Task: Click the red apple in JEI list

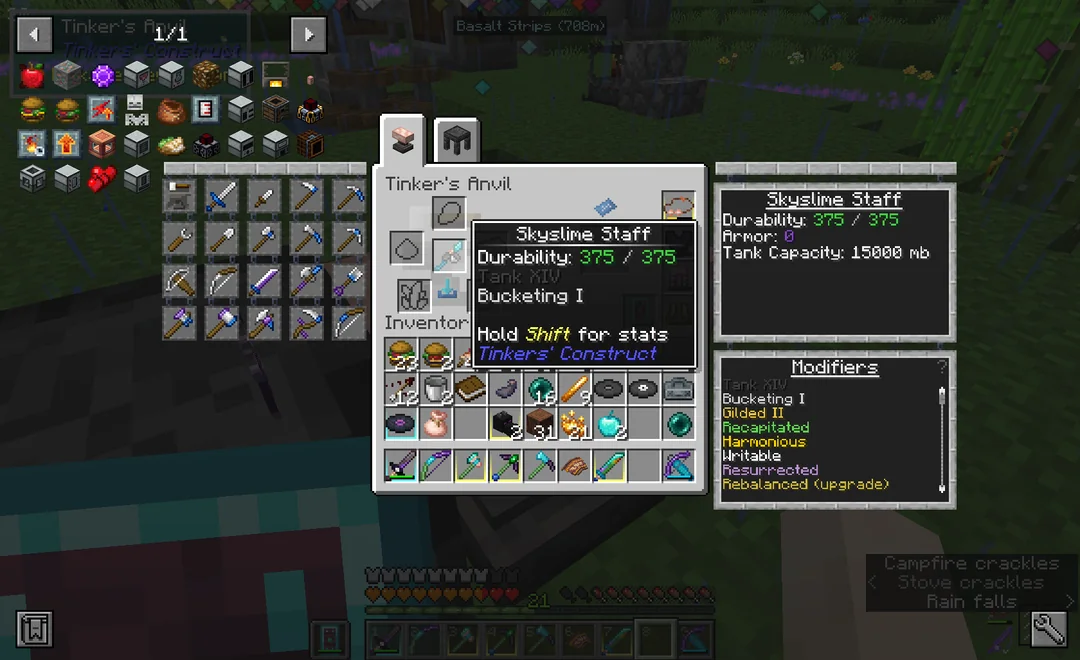Action: [32, 74]
